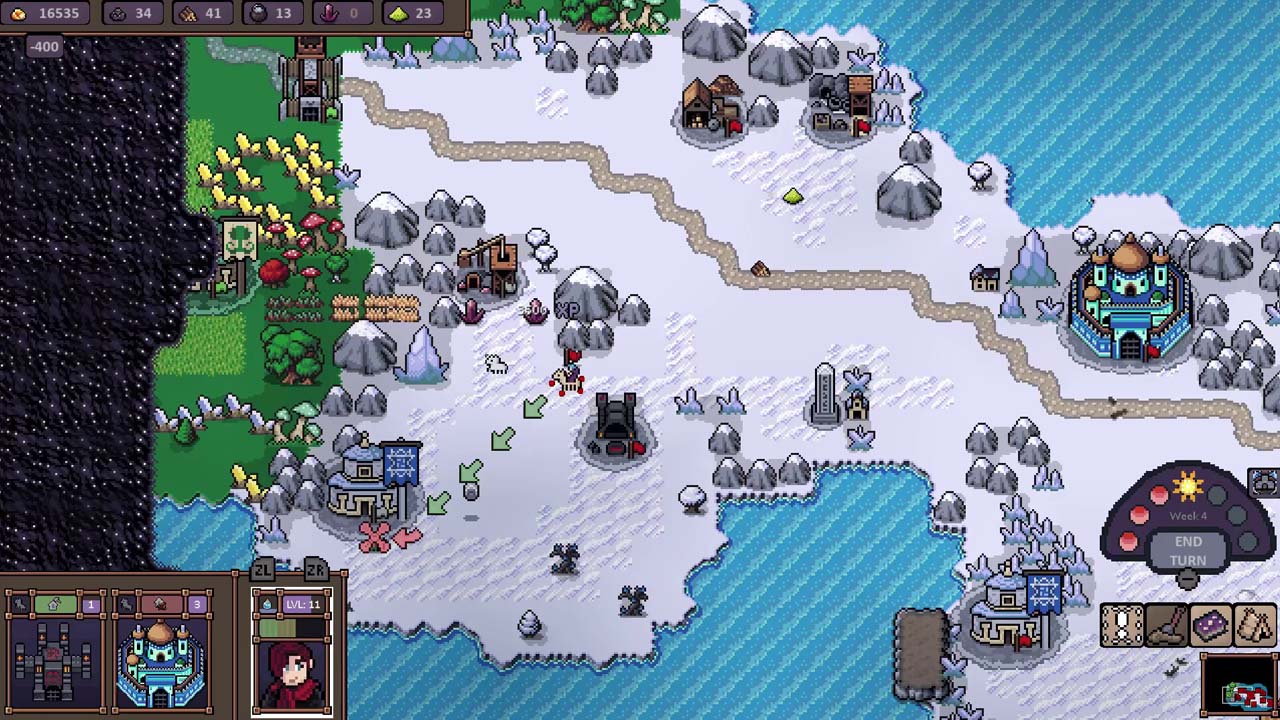Click the water droplet icon on hero panel
Viewport: 1280px width, 720px height.
pyautogui.click(x=268, y=604)
